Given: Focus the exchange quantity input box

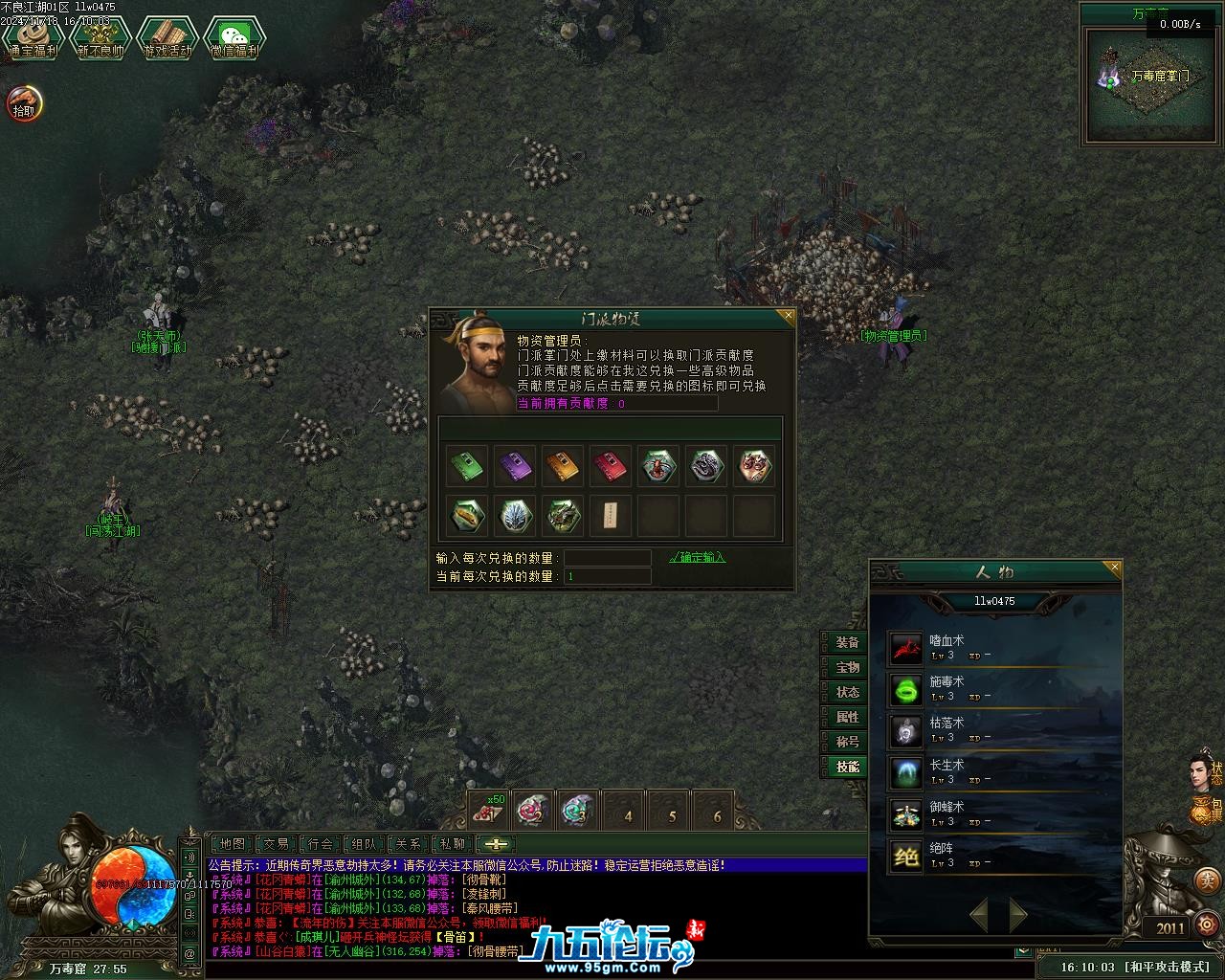Looking at the screenshot, I should pos(607,558).
